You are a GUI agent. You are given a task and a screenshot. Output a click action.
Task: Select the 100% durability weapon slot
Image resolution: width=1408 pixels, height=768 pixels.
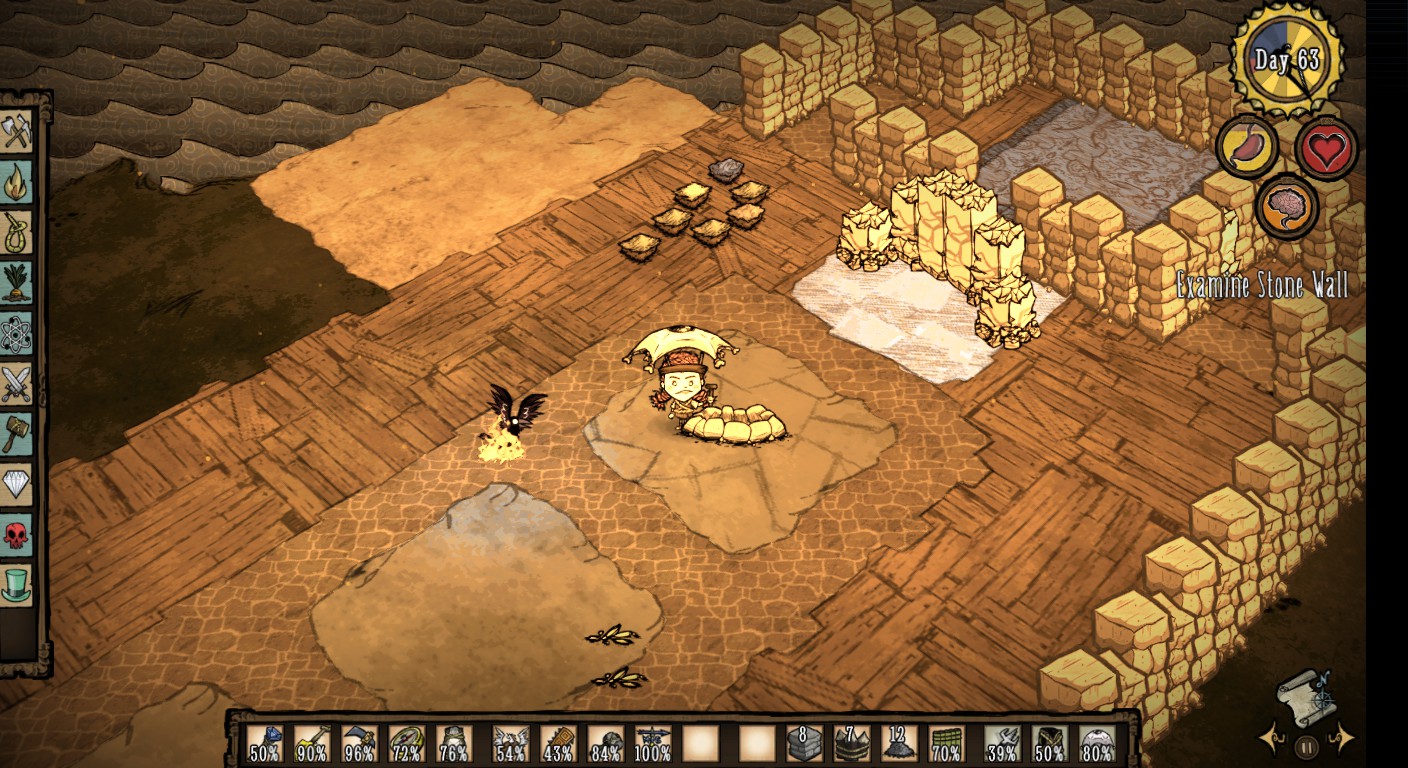pyautogui.click(x=653, y=744)
